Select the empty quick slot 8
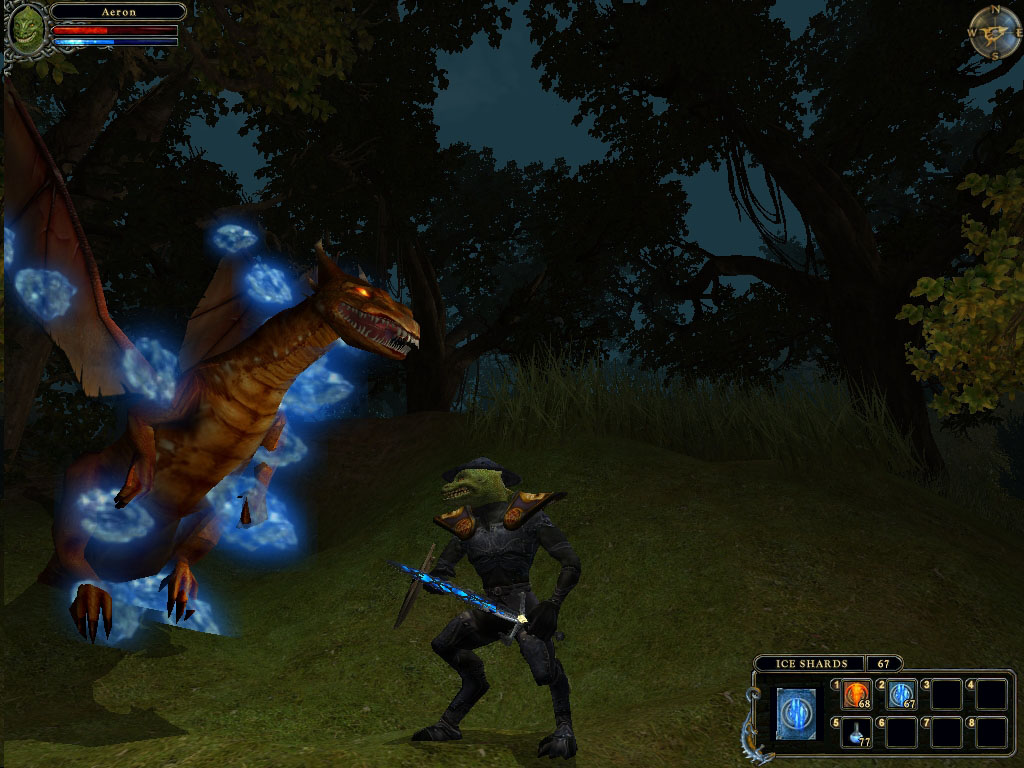Screen dimensions: 1024x768 (x=991, y=732)
